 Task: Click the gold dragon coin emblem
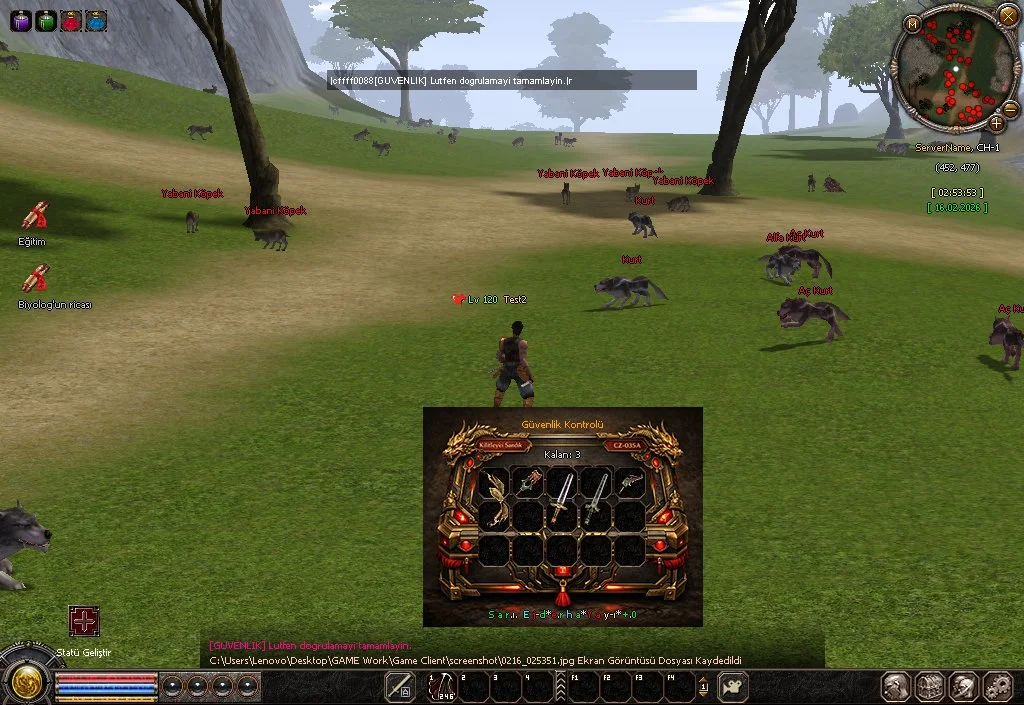click(x=25, y=682)
